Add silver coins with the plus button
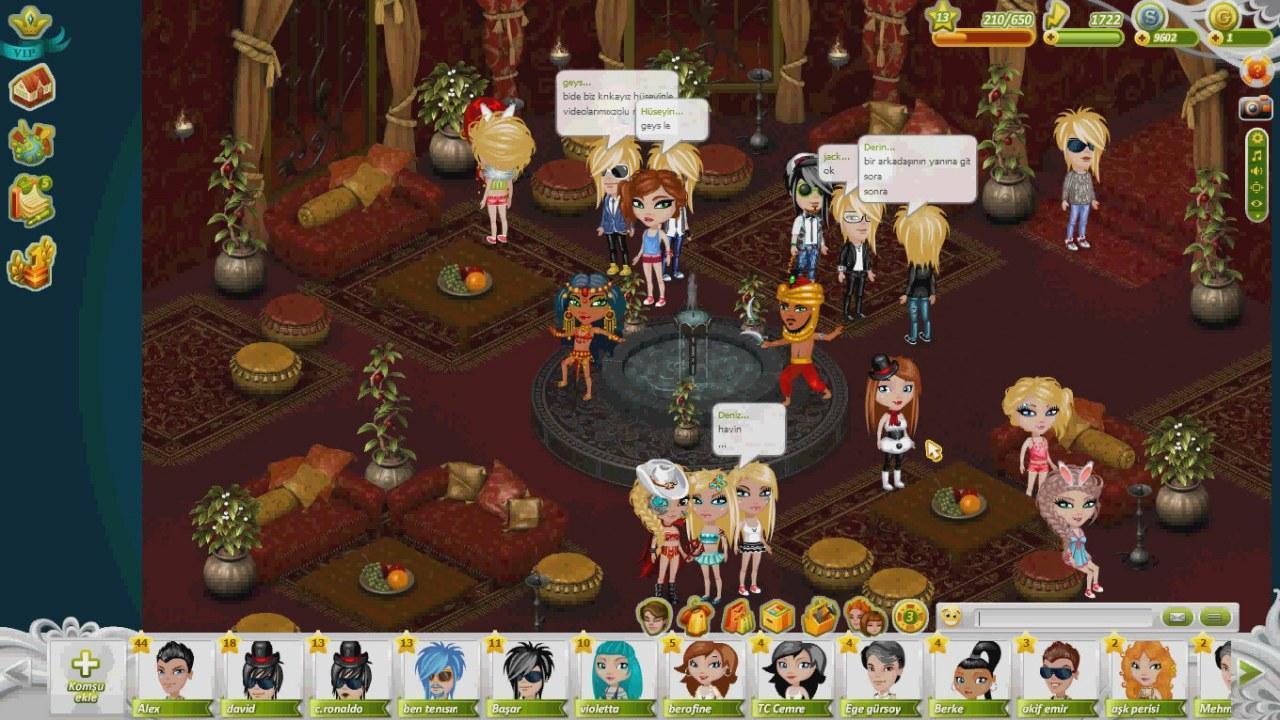 pyautogui.click(x=1141, y=38)
